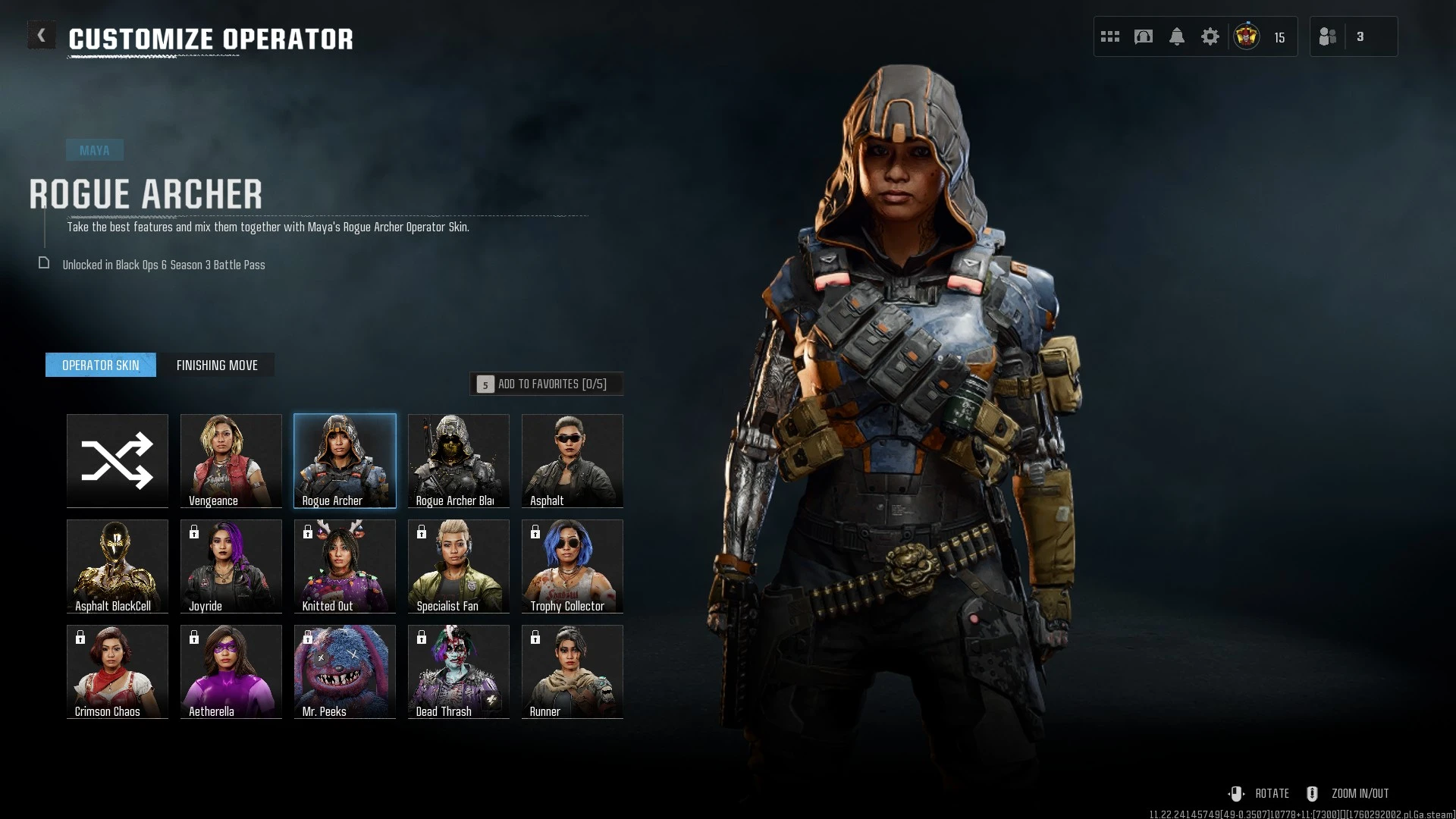1456x819 pixels.
Task: Open the settings gear icon
Action: click(1210, 36)
